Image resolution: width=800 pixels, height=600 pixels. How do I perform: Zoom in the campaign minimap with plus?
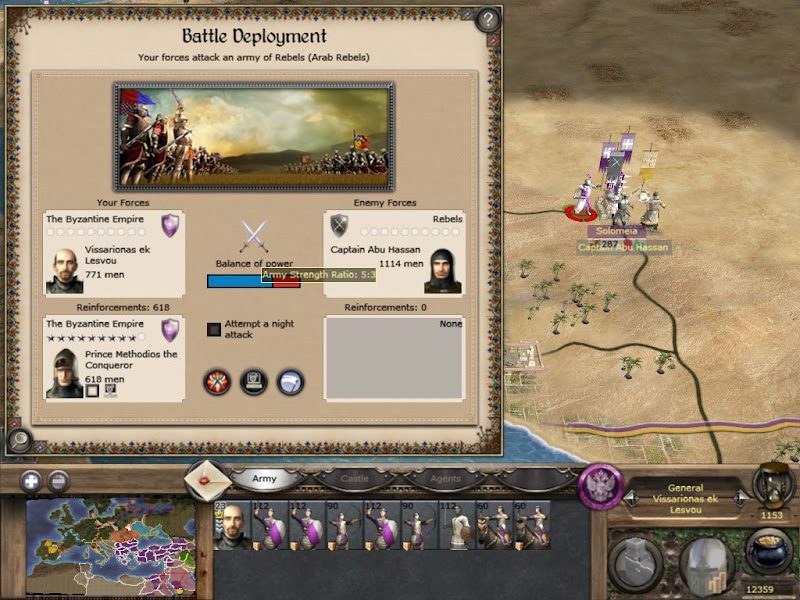pos(30,480)
